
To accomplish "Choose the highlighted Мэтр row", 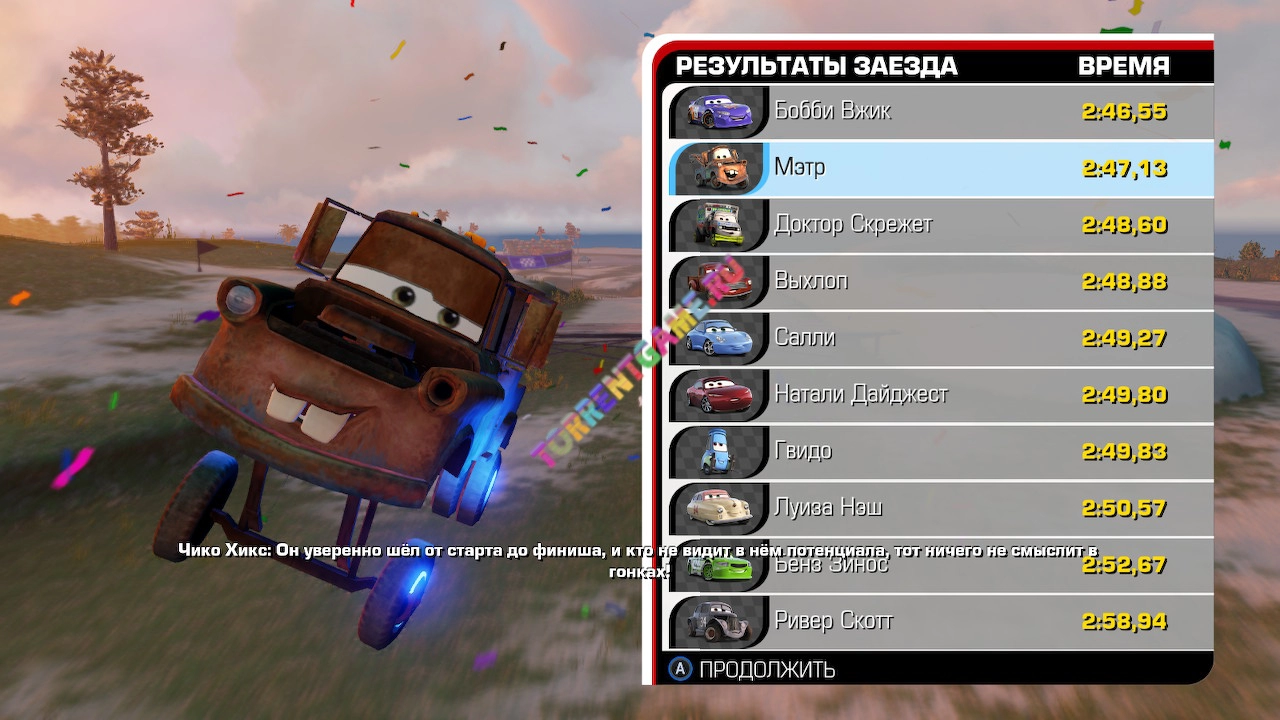I will 940,168.
